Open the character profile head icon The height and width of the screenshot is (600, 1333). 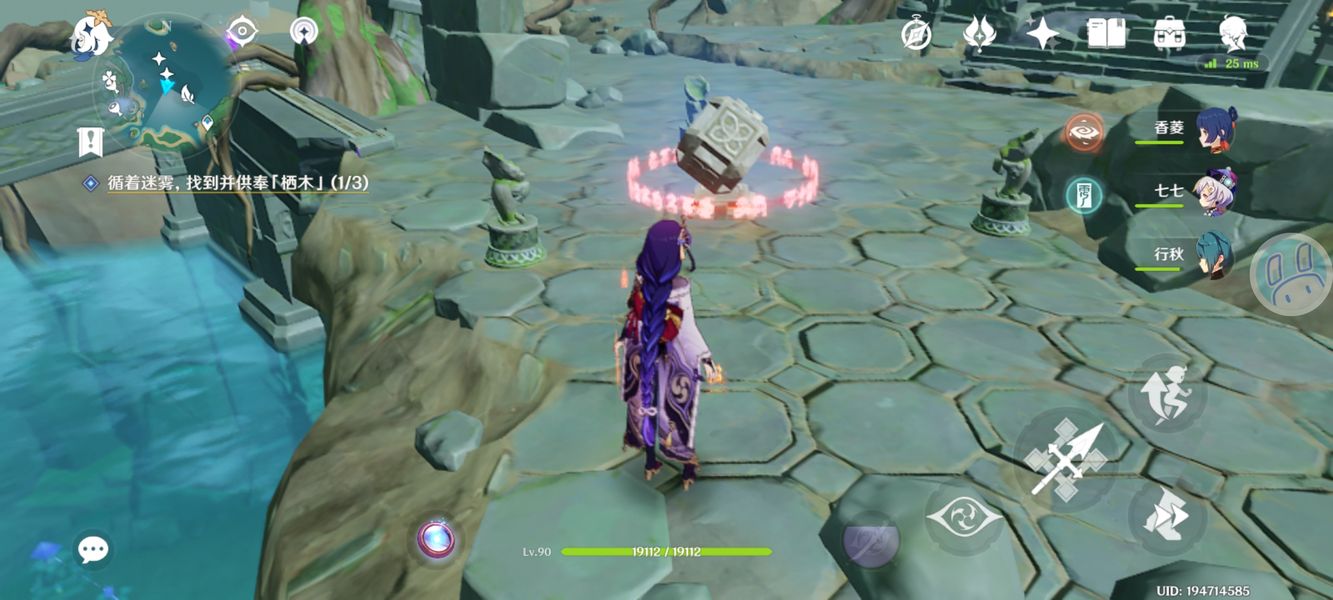coord(1233,34)
